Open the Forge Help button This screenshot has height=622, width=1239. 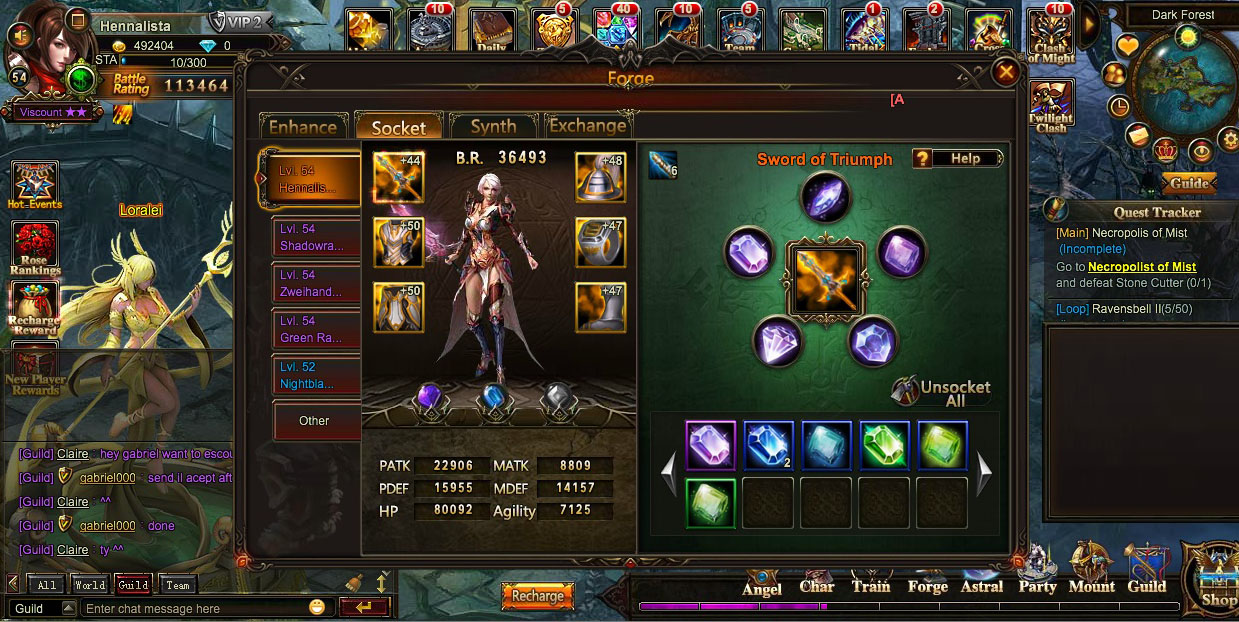[x=957, y=159]
